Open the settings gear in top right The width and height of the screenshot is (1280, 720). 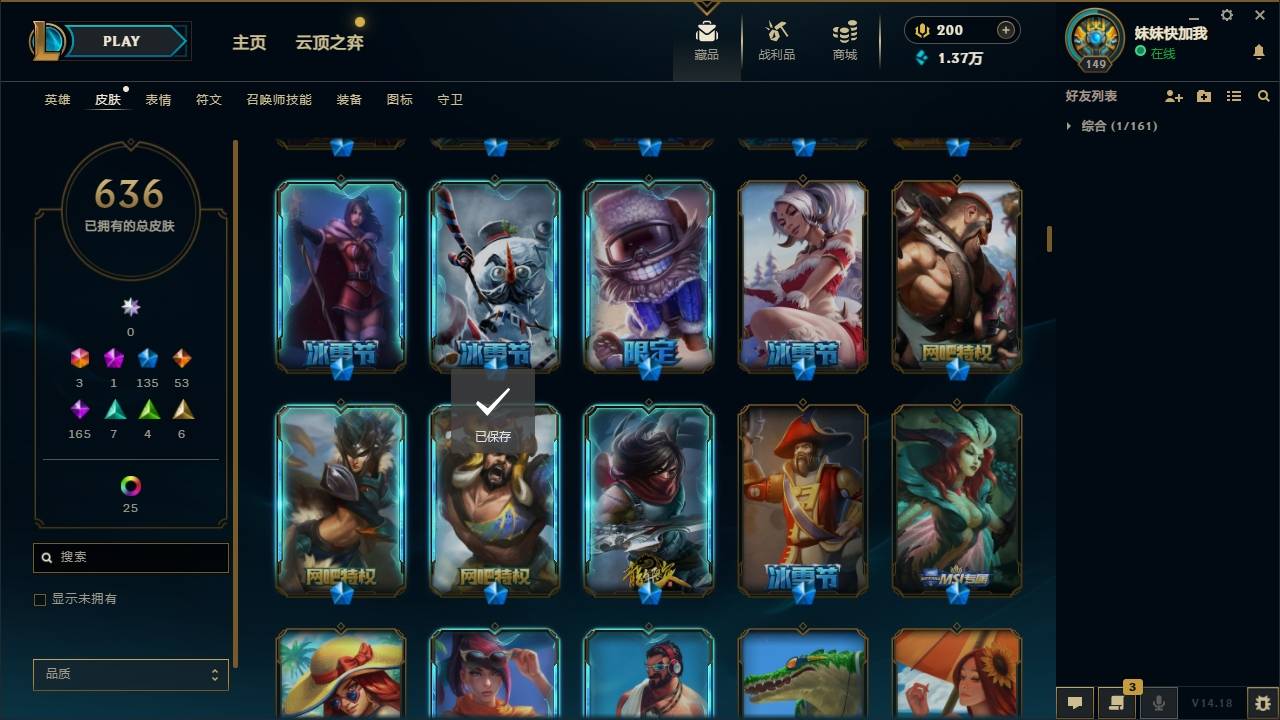pos(1226,15)
